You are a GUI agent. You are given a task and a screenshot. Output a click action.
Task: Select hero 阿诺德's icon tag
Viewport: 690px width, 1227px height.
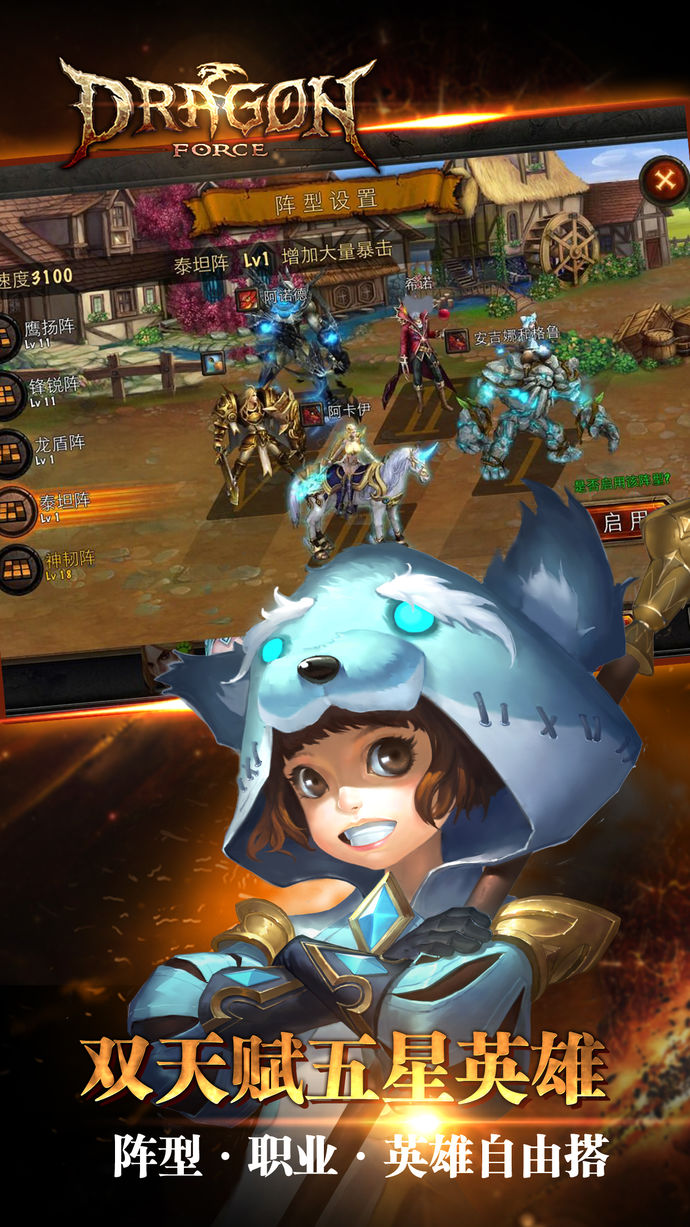point(246,297)
